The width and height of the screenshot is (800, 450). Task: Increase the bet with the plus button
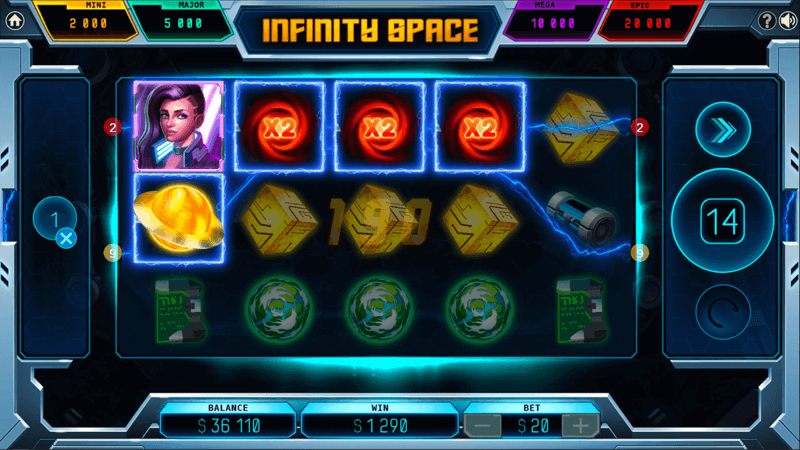580,425
